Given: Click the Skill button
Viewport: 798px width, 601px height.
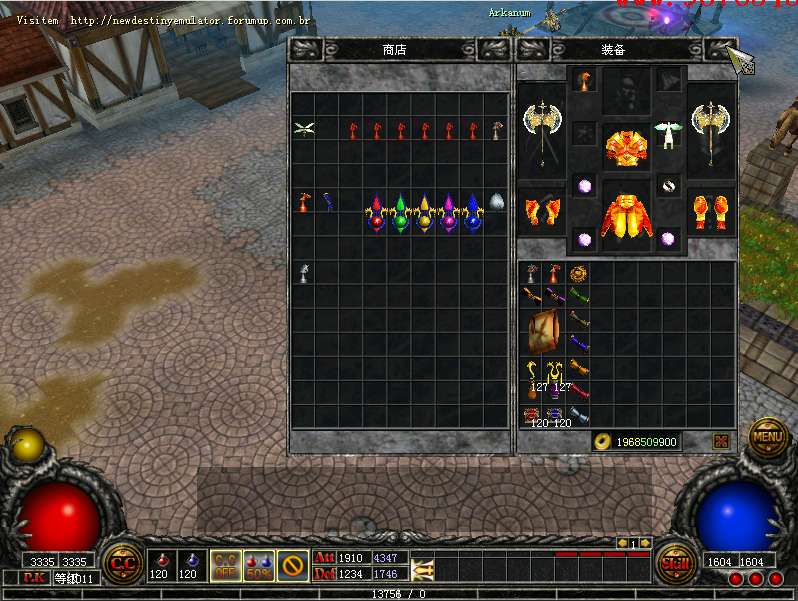Looking at the screenshot, I should [x=676, y=562].
